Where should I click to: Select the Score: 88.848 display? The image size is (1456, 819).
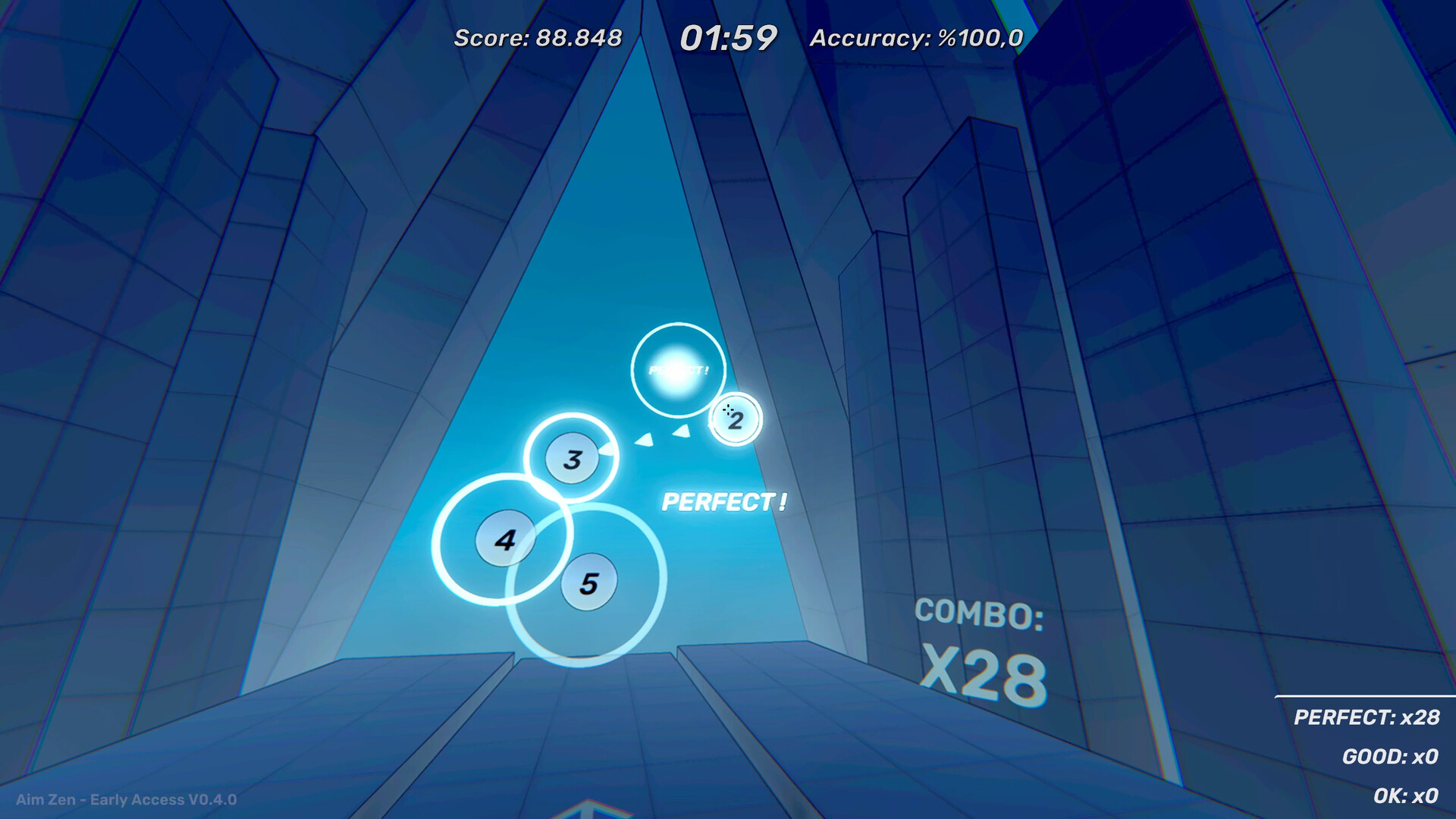538,35
